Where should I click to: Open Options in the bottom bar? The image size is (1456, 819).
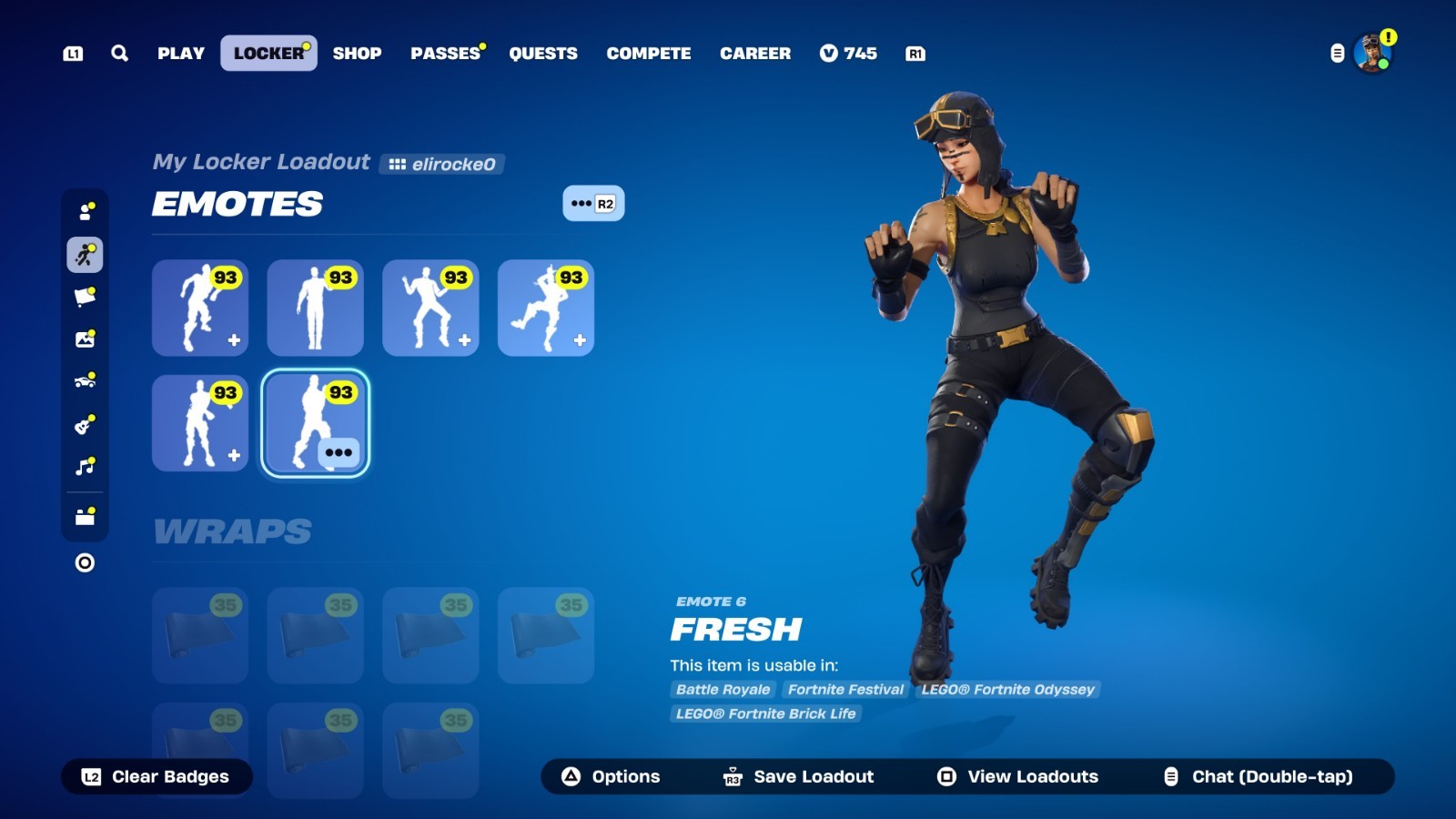(x=611, y=777)
